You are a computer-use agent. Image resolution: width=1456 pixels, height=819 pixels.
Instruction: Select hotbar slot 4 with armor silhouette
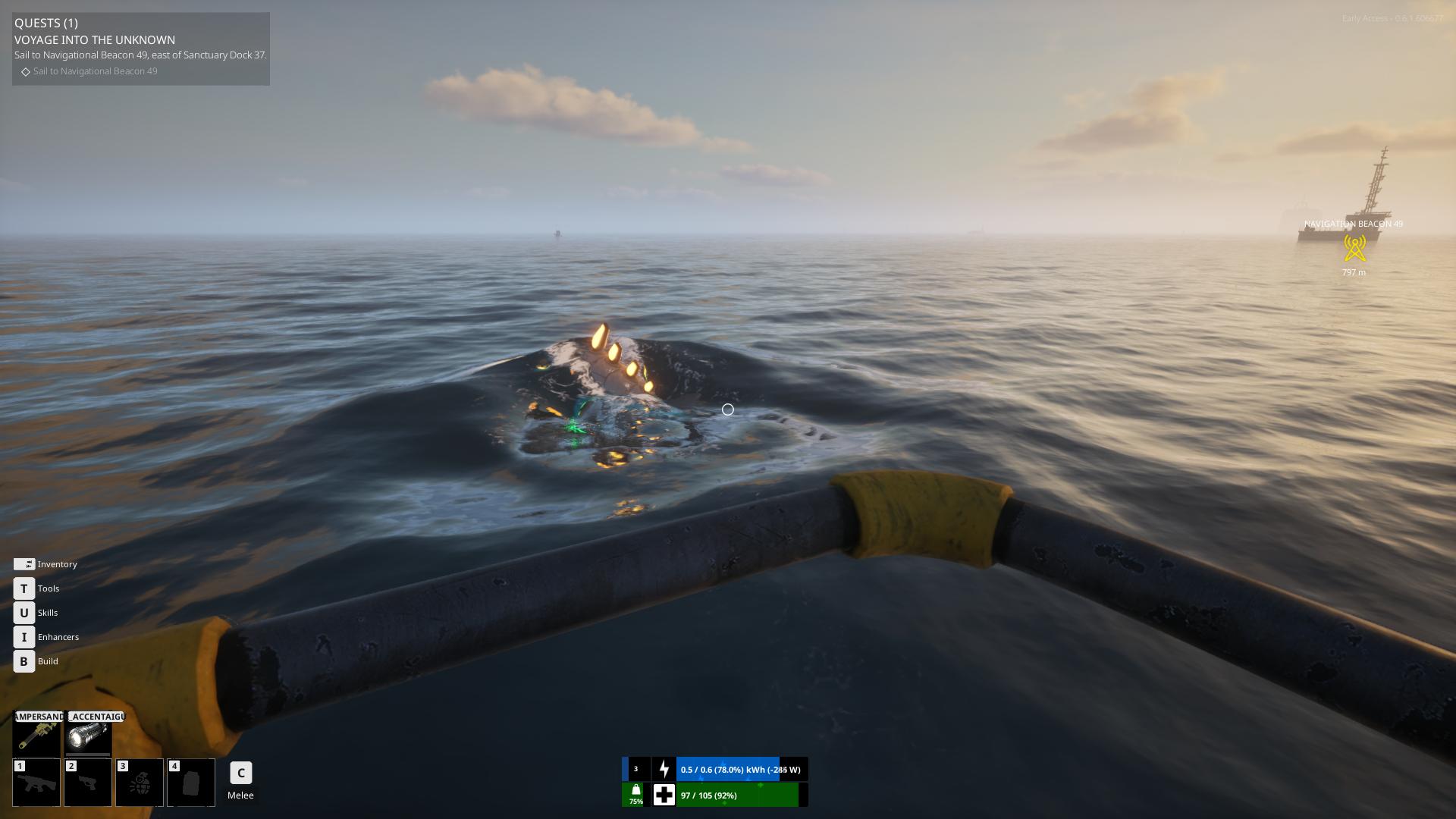[x=191, y=783]
